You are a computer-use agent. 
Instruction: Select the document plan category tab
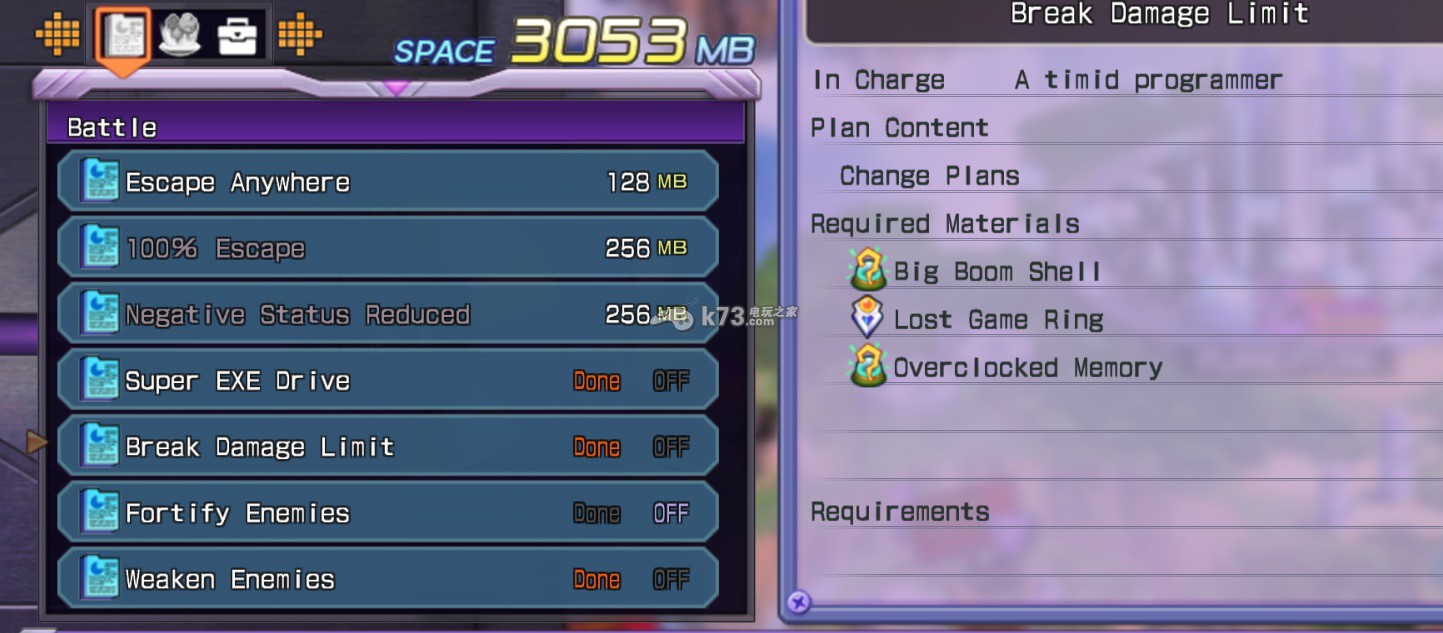click(124, 36)
